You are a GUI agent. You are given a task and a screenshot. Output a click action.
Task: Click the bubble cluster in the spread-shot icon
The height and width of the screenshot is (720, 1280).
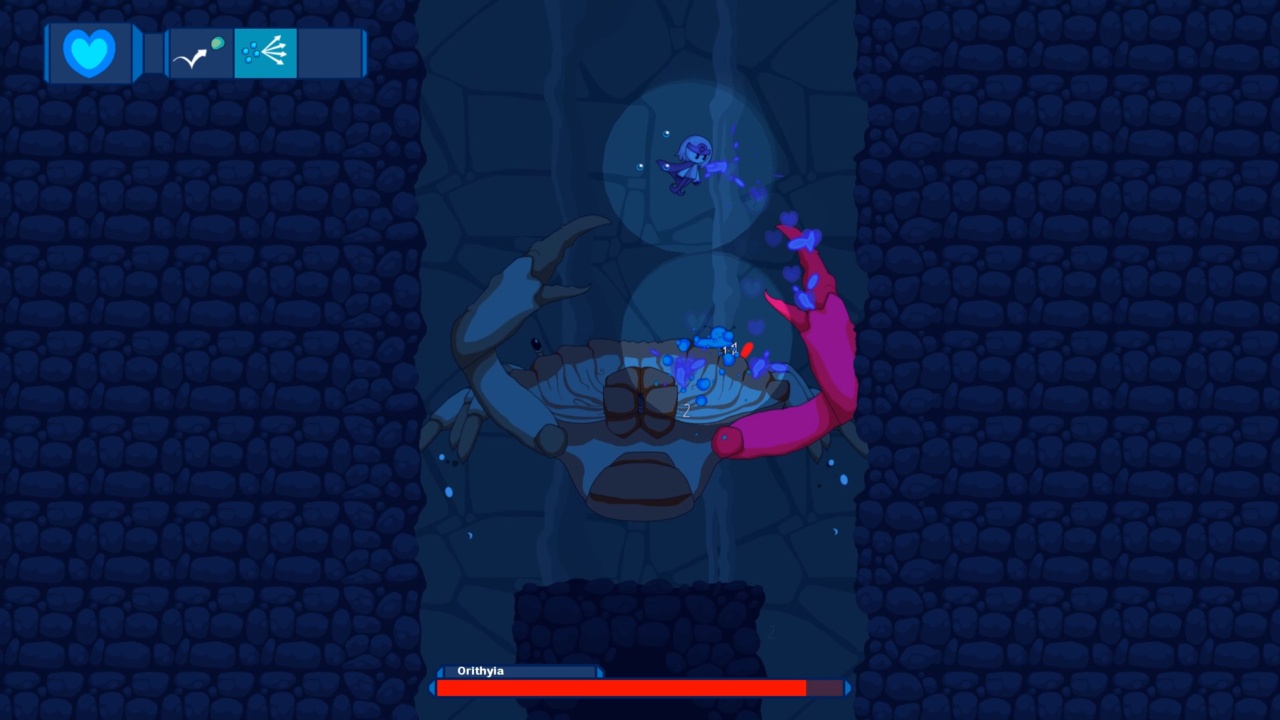(x=249, y=52)
